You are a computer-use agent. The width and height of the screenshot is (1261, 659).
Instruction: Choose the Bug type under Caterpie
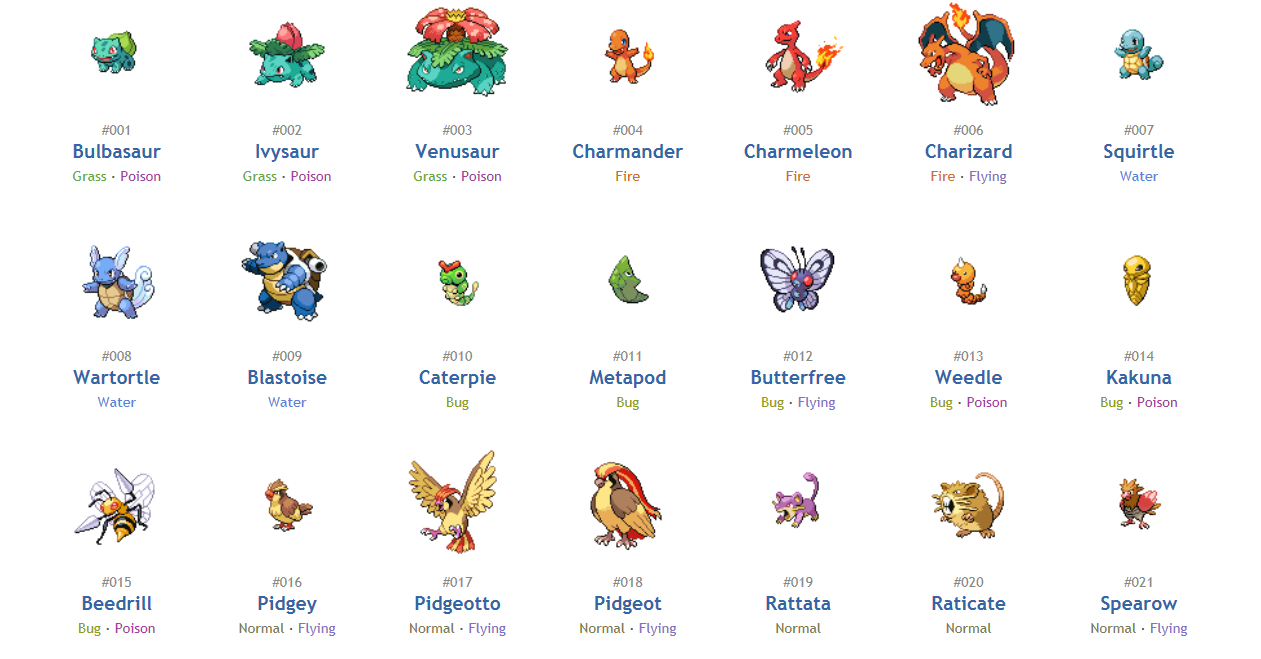[457, 403]
